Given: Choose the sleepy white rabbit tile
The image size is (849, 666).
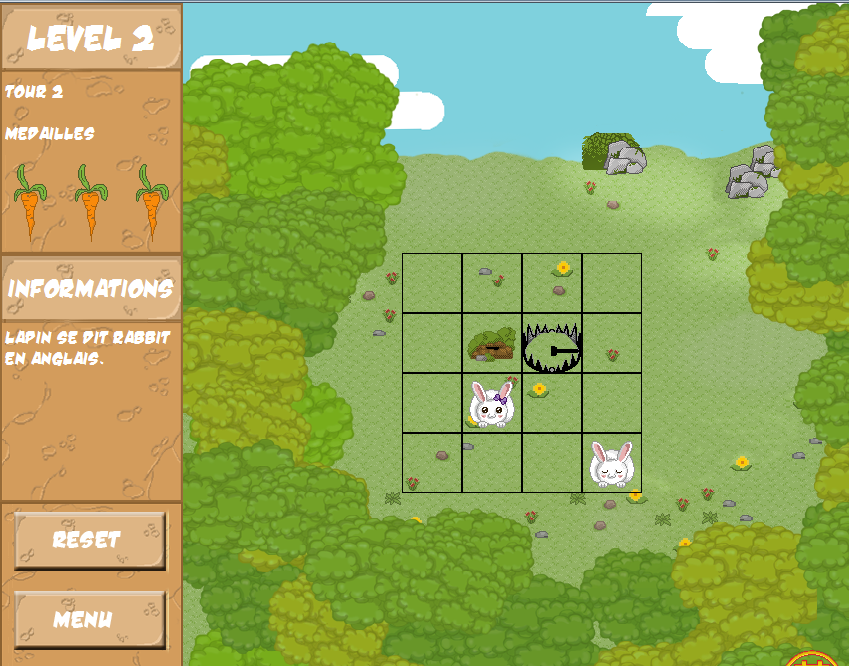Looking at the screenshot, I should (x=611, y=463).
